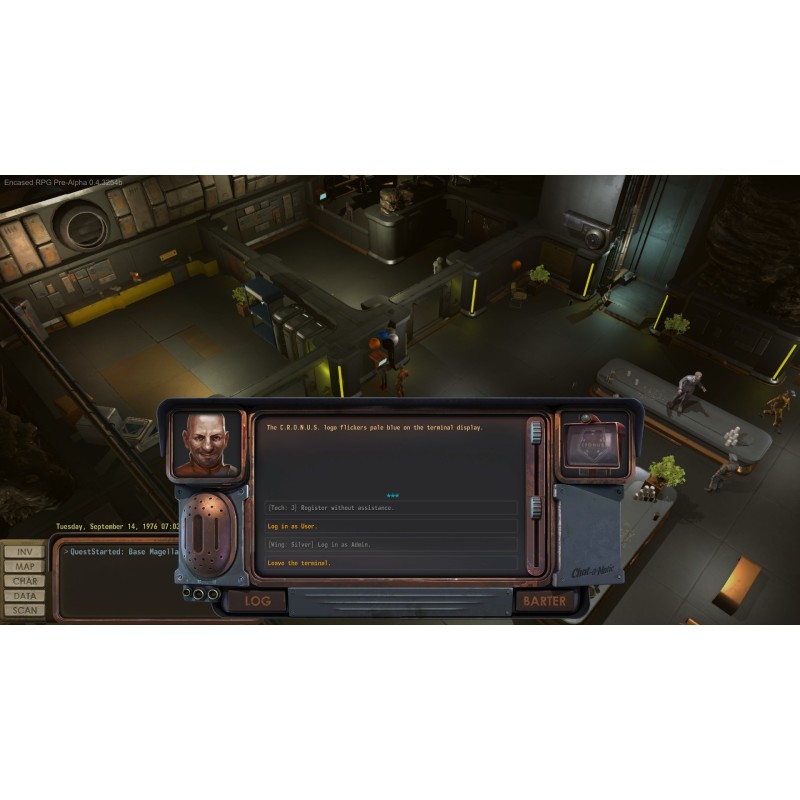Choose 'Leave the terminal' reply
The height and width of the screenshot is (800, 800).
click(299, 563)
